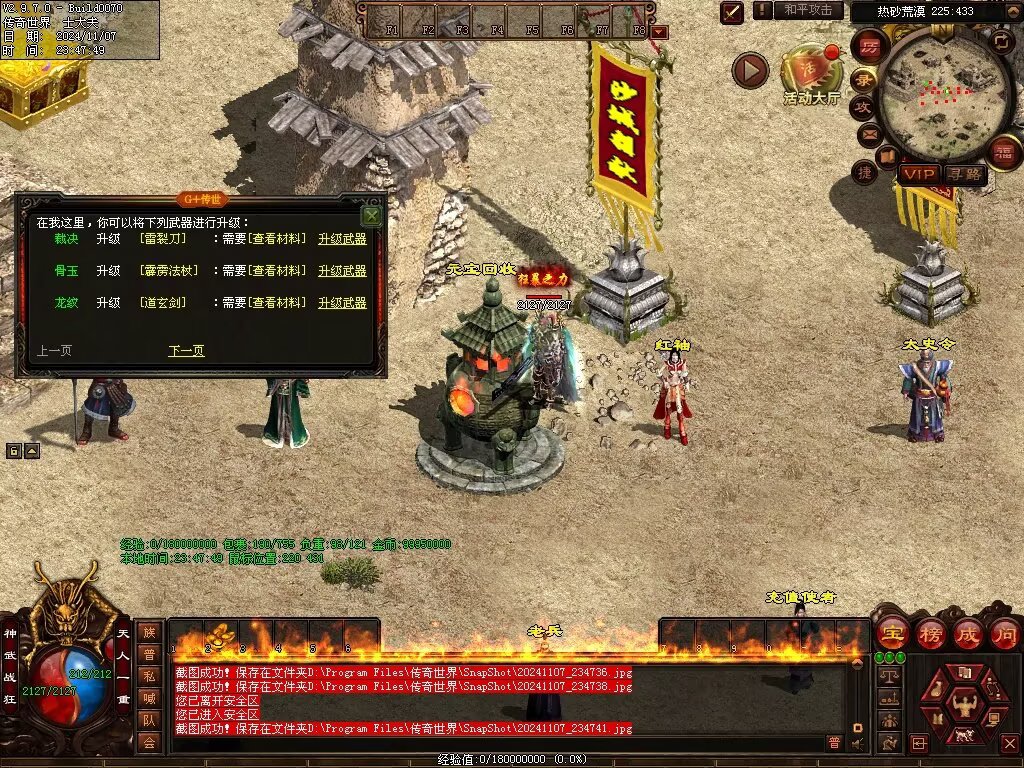The width and height of the screenshot is (1024, 768).
Task: Click 升级武器 for the 龙纹 sword
Action: (342, 303)
